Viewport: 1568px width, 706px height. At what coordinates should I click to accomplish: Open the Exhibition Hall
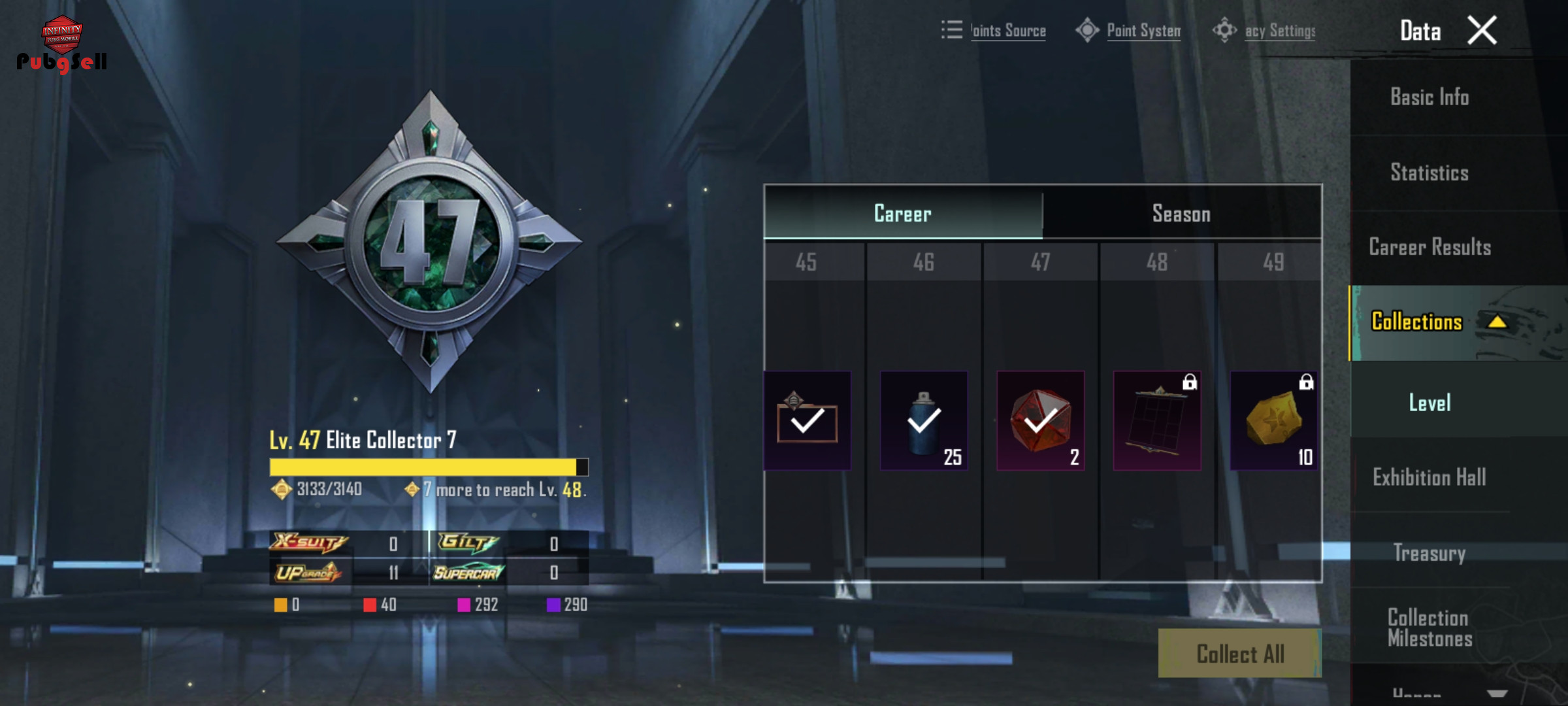coord(1429,478)
